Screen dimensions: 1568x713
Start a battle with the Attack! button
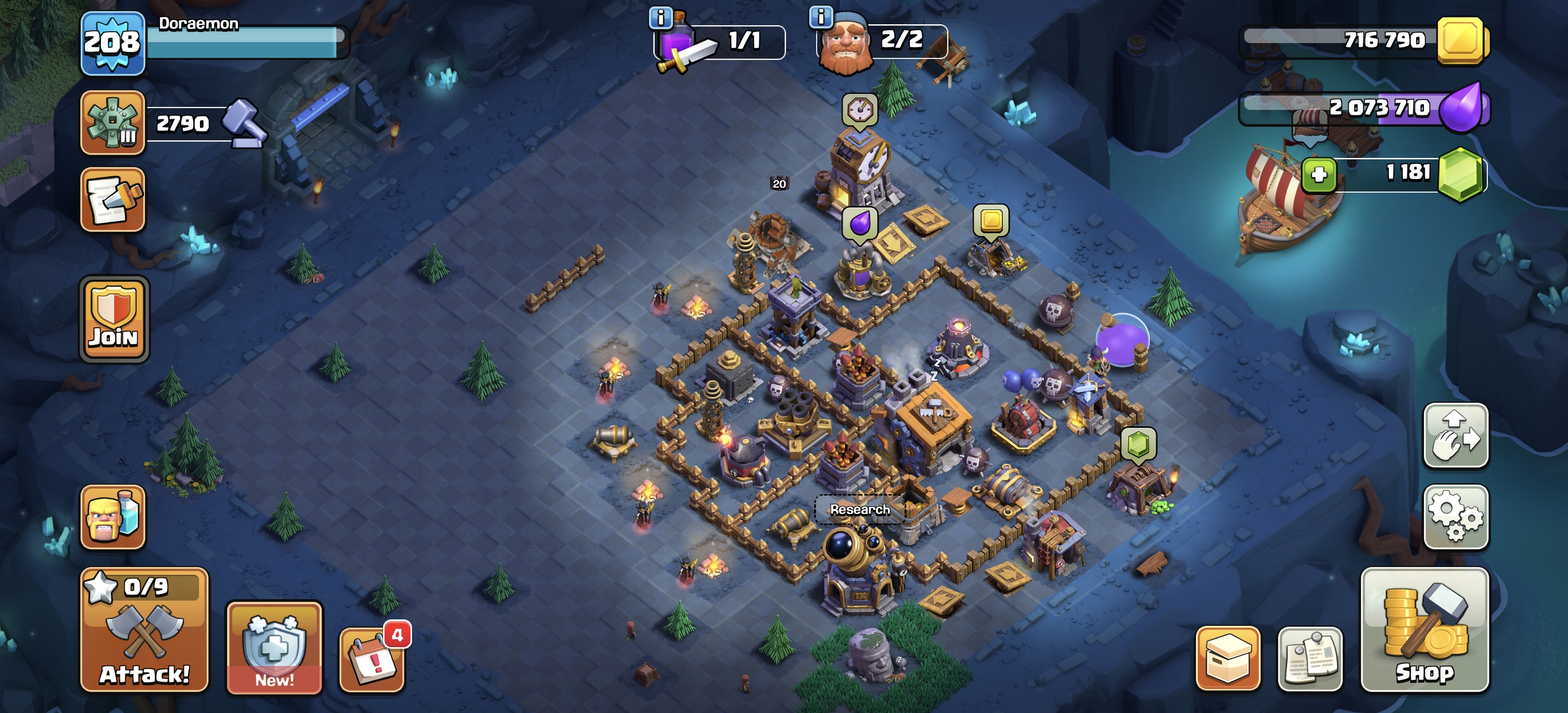(x=144, y=630)
